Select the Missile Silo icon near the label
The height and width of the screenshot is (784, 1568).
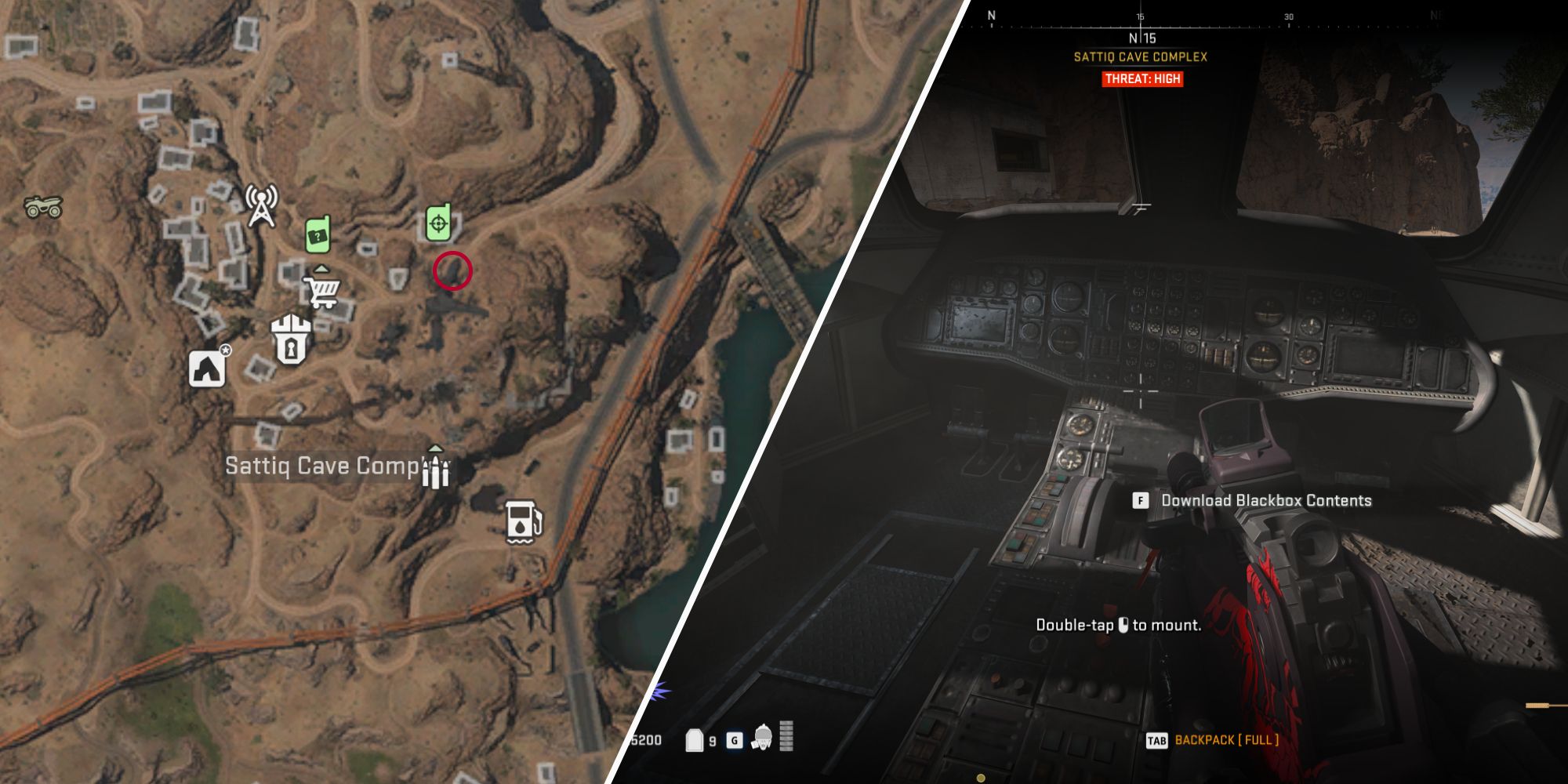(434, 471)
